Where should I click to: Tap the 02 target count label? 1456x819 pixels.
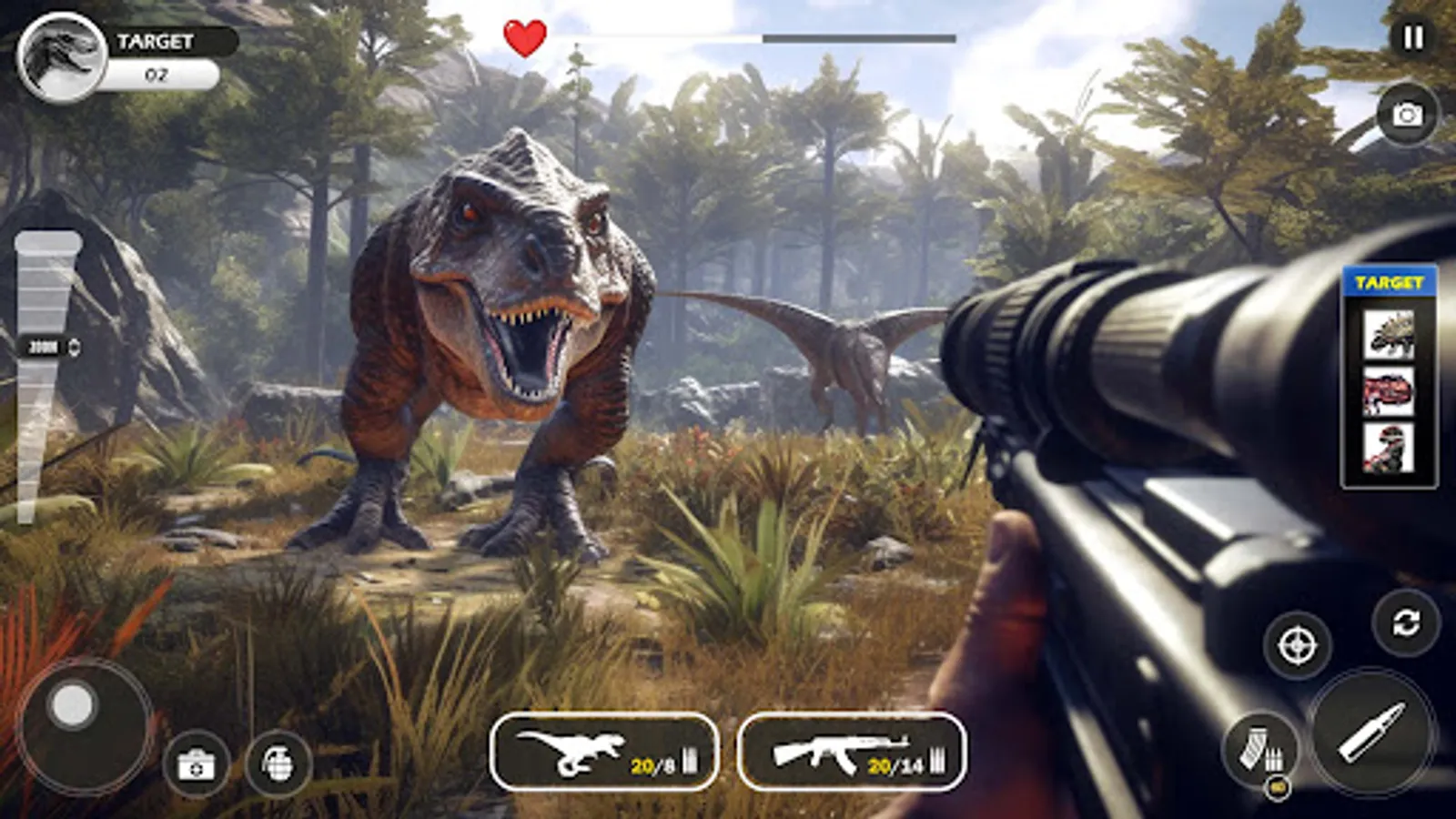pos(157,77)
